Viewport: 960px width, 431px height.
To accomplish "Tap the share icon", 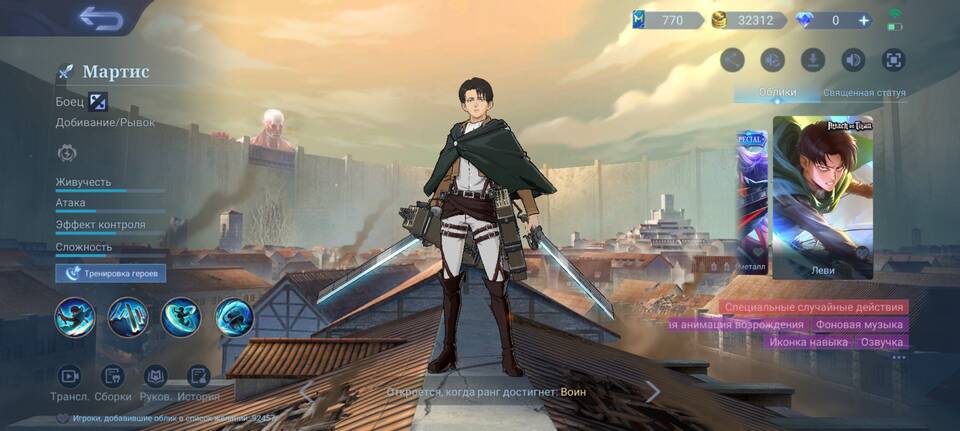I will [x=733, y=60].
